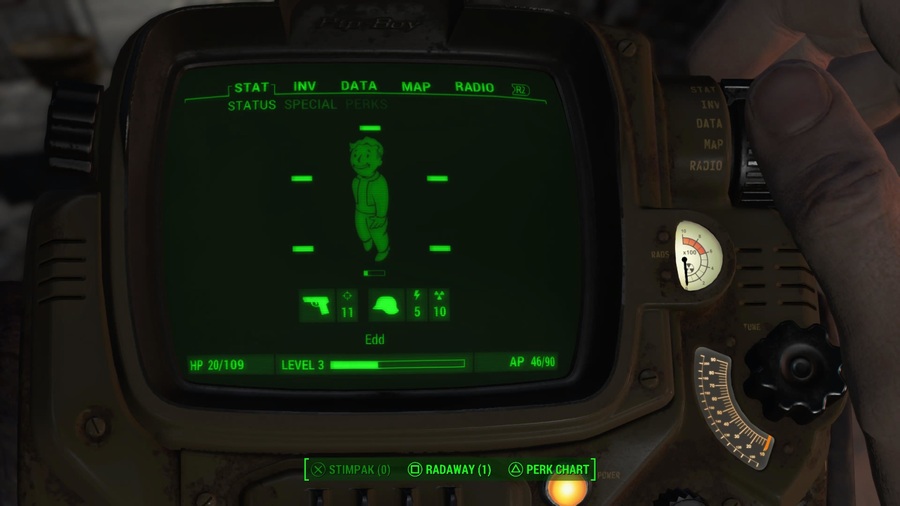This screenshot has height=506, width=900.
Task: Use a Stimpak
Action: (x=351, y=469)
